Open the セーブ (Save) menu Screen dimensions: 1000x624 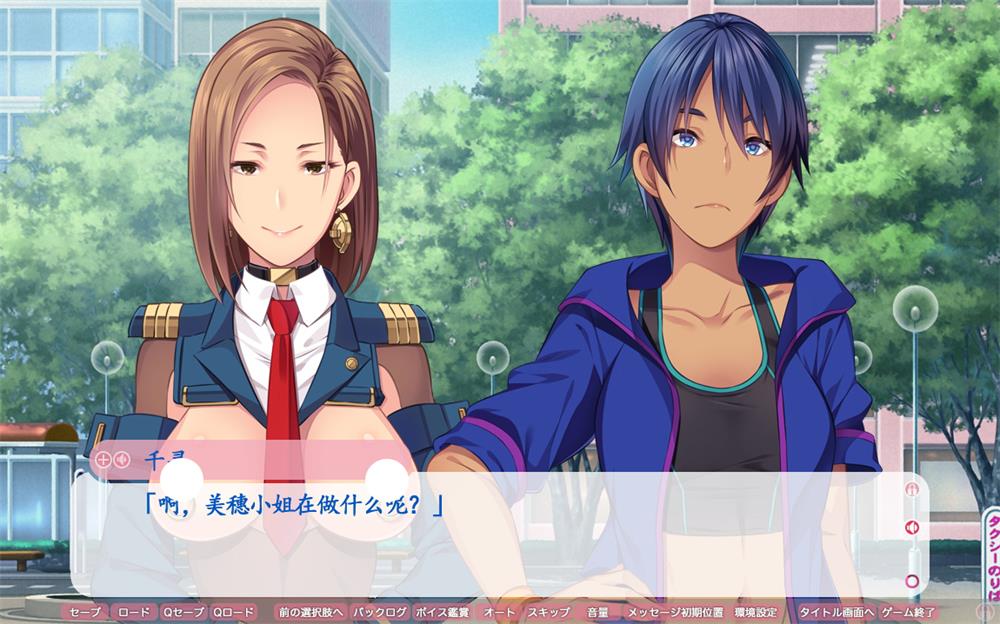click(x=86, y=611)
